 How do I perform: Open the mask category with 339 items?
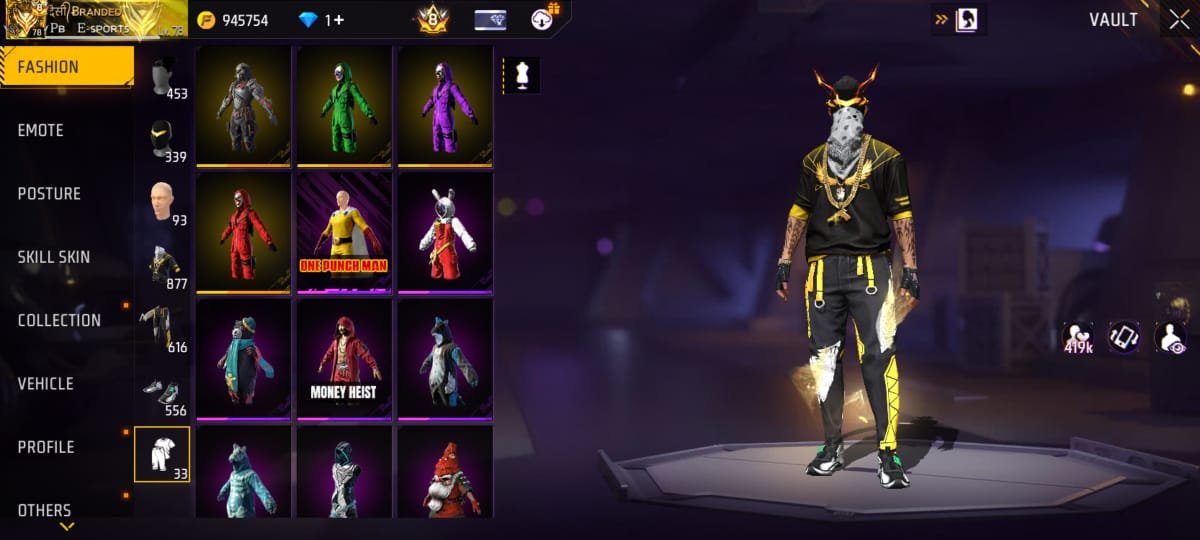(162, 140)
